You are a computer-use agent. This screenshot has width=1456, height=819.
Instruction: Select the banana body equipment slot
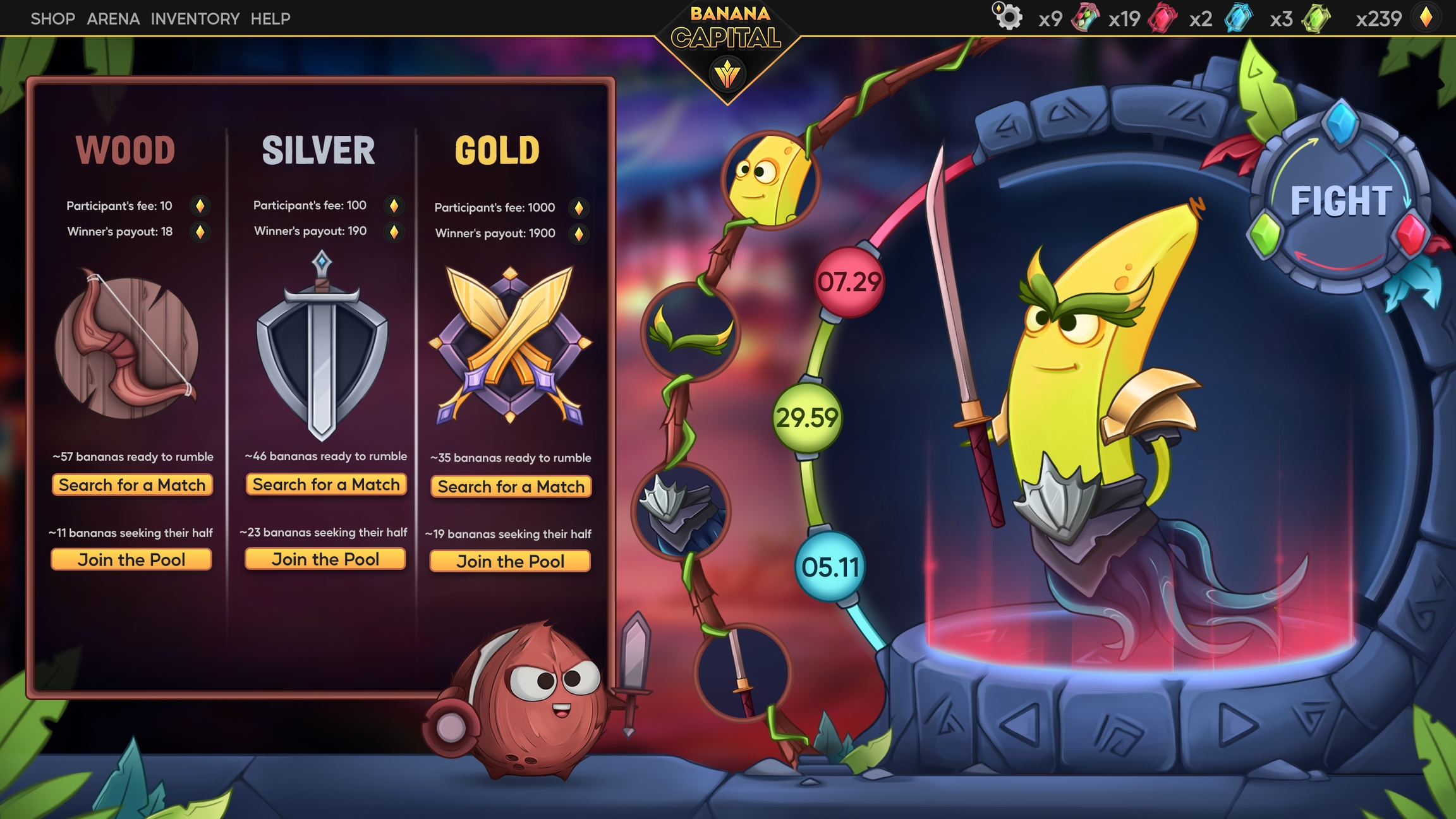770,181
